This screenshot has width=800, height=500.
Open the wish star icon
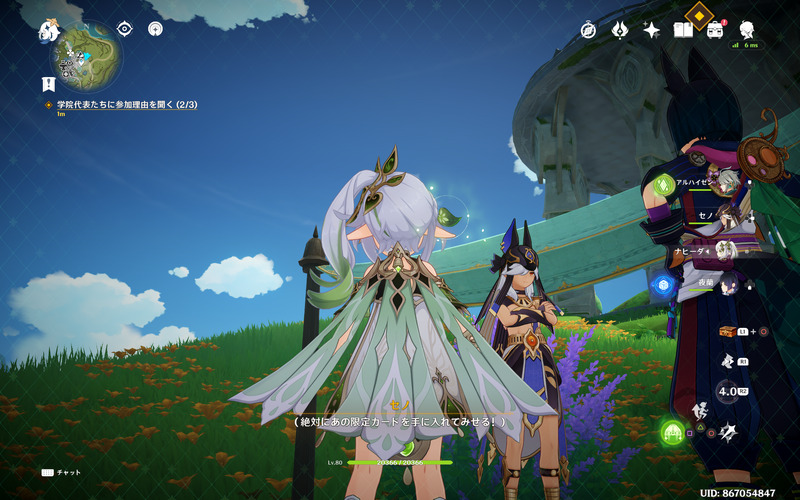(651, 30)
